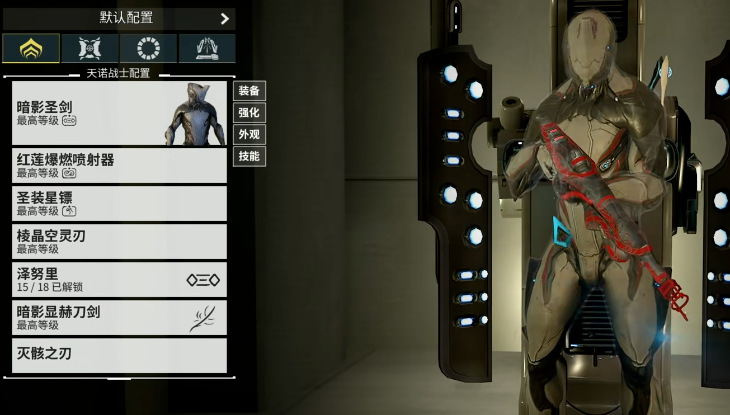
Task: Open the 强化 upgrade menu
Action: click(x=249, y=113)
